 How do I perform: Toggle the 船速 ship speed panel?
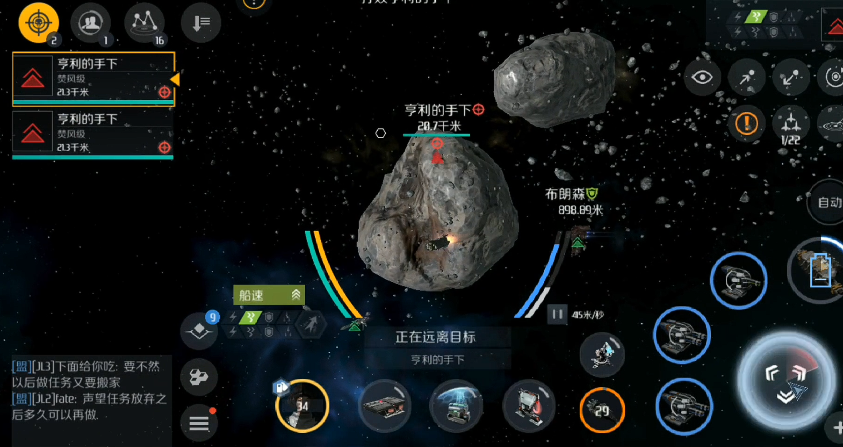tap(270, 294)
